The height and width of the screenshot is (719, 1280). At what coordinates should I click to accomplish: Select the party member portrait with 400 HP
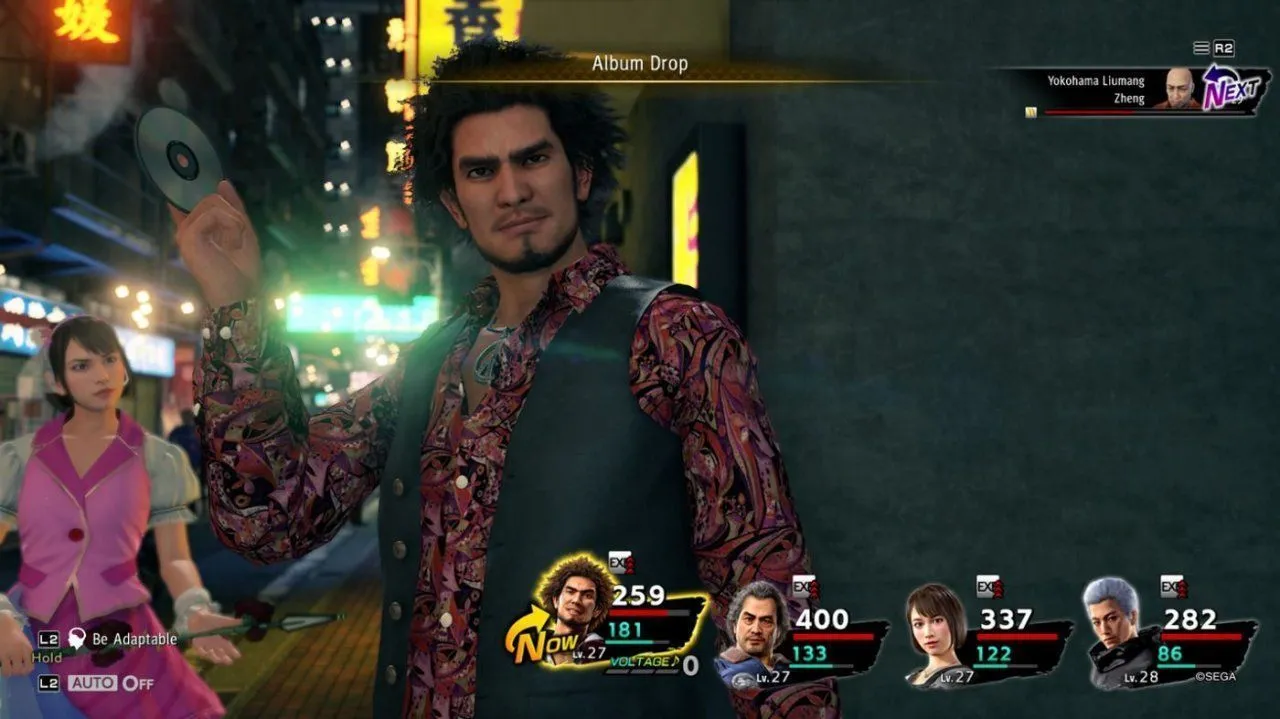click(x=756, y=628)
